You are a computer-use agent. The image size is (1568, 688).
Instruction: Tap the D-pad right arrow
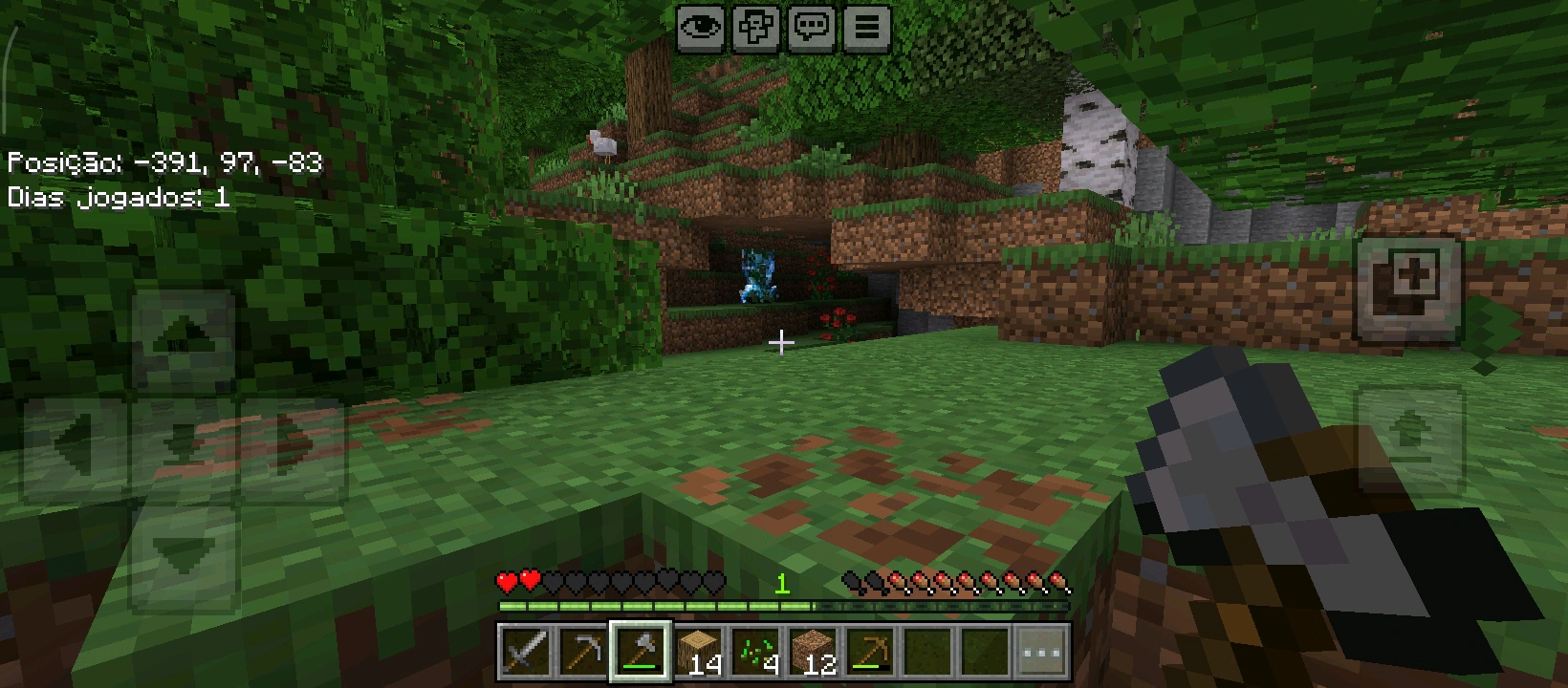click(293, 446)
